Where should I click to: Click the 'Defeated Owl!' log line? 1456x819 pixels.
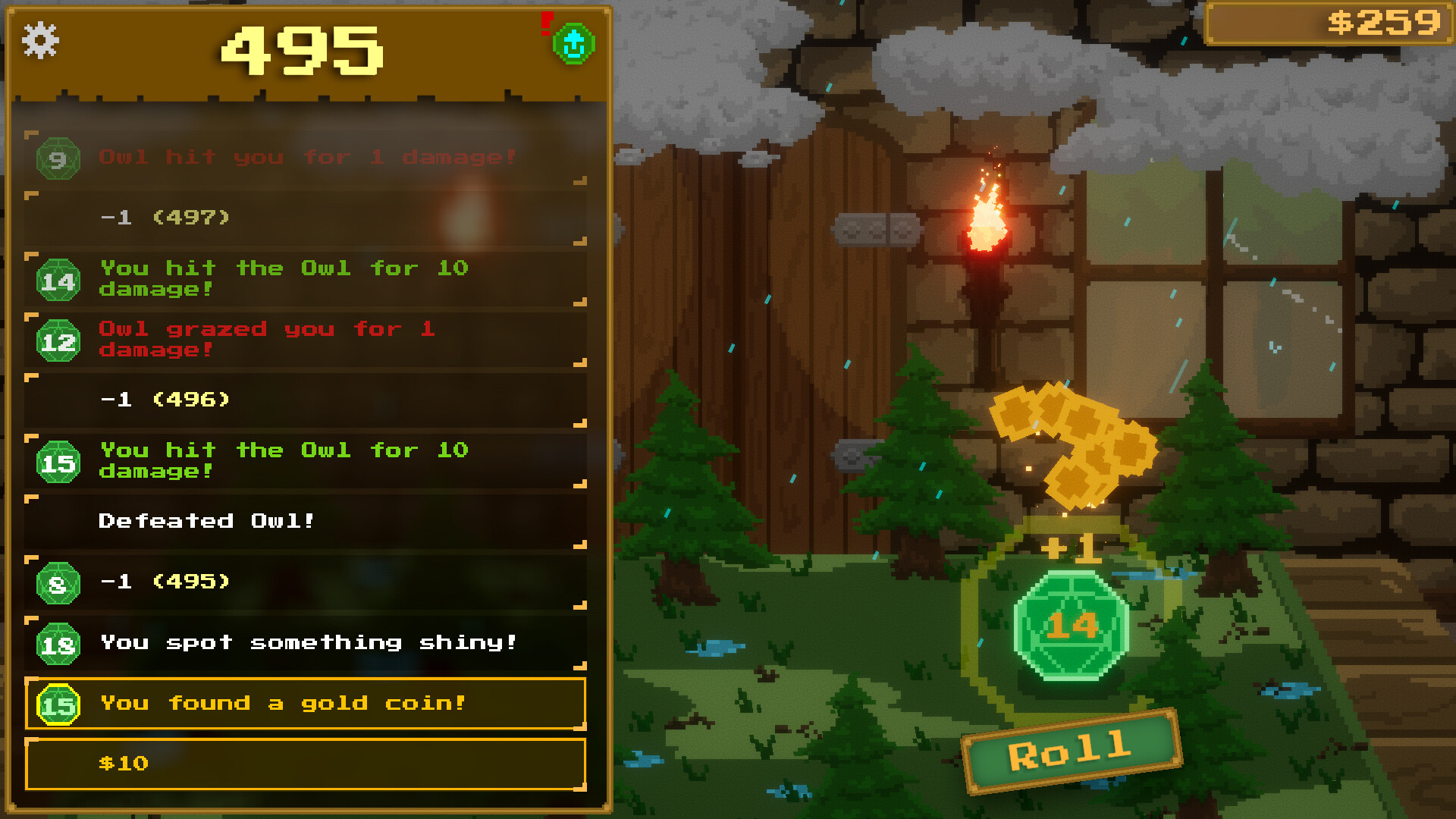coord(205,520)
